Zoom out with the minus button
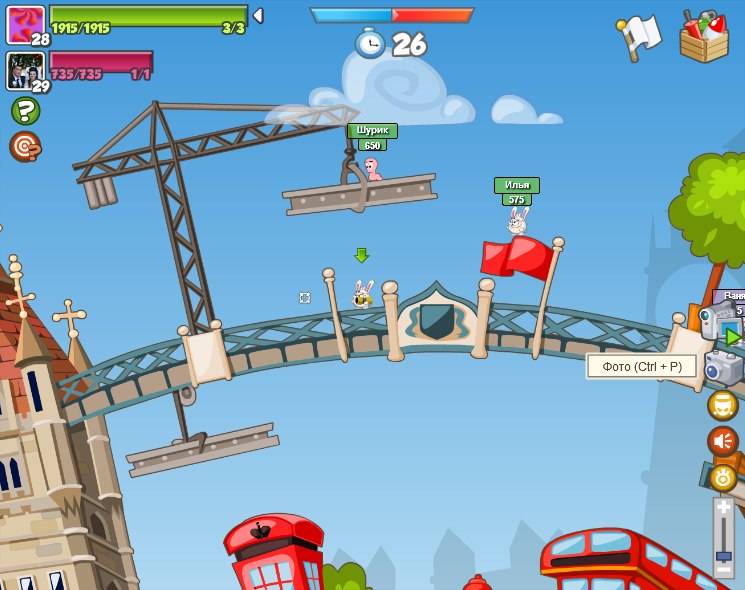 [x=723, y=569]
